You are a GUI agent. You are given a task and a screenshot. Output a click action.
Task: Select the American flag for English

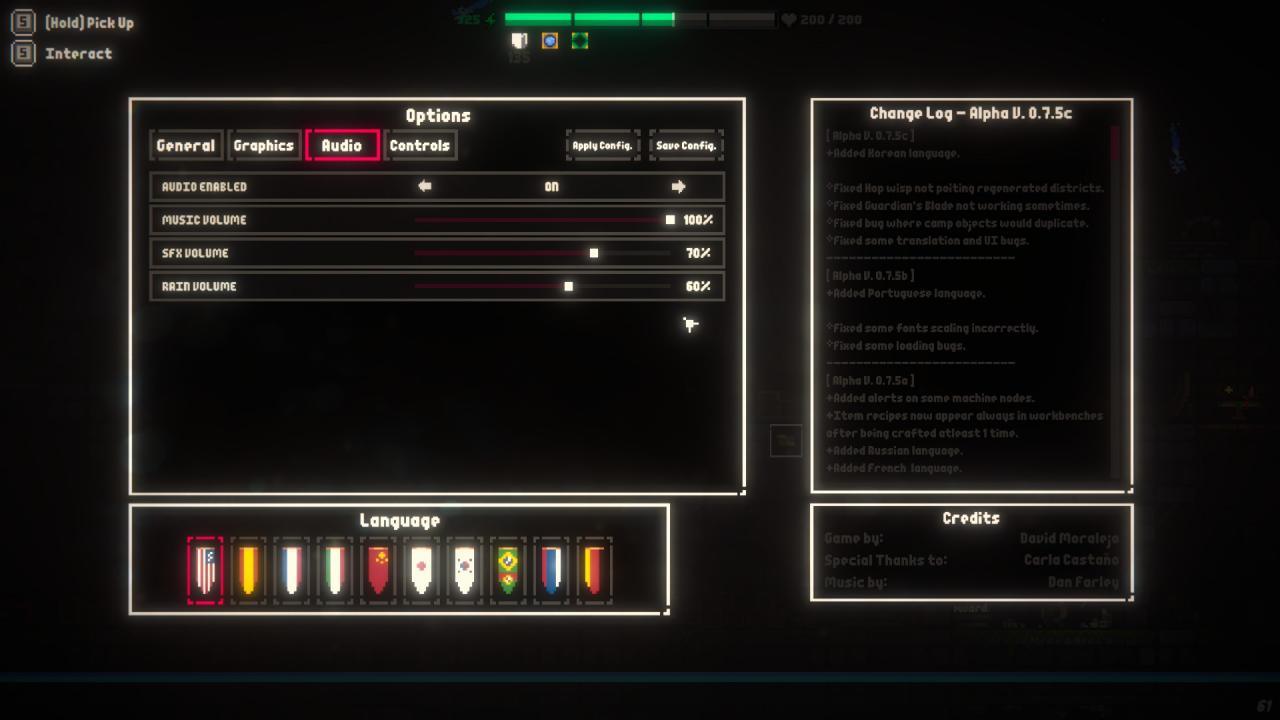pos(205,570)
